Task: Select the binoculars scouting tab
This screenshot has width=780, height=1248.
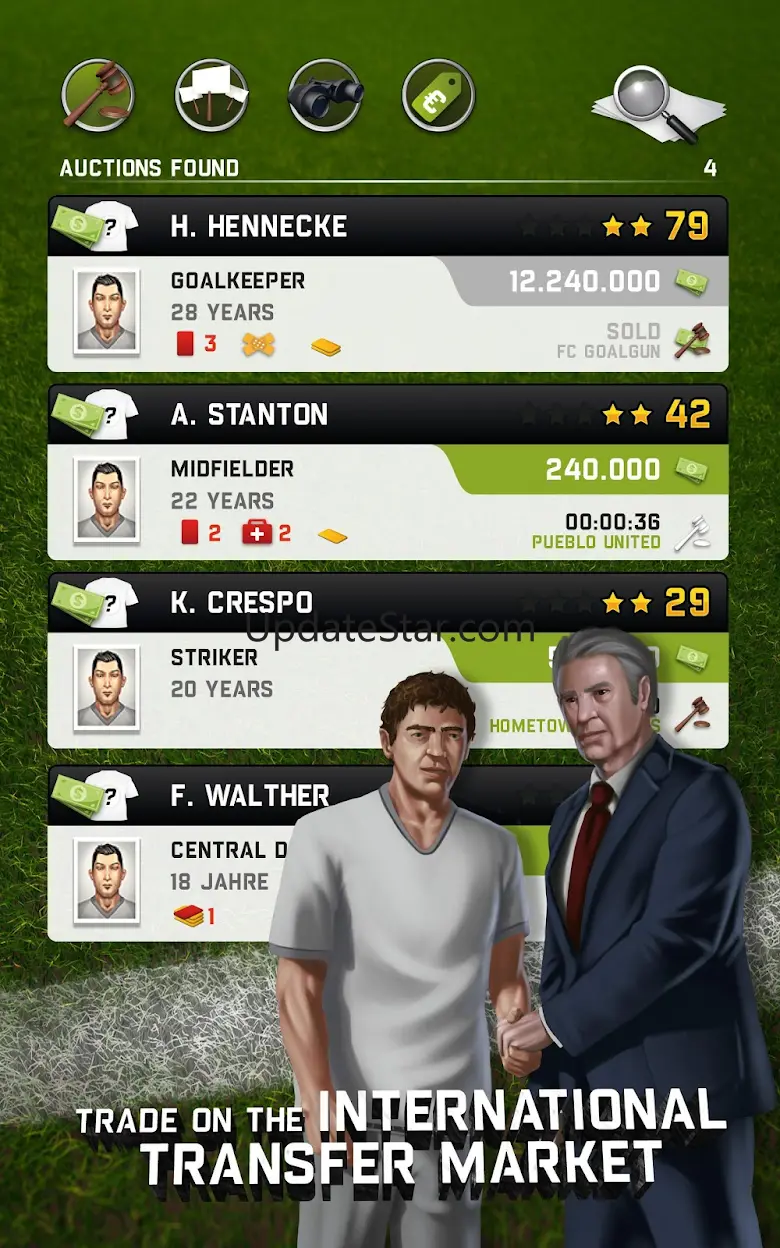Action: (325, 96)
